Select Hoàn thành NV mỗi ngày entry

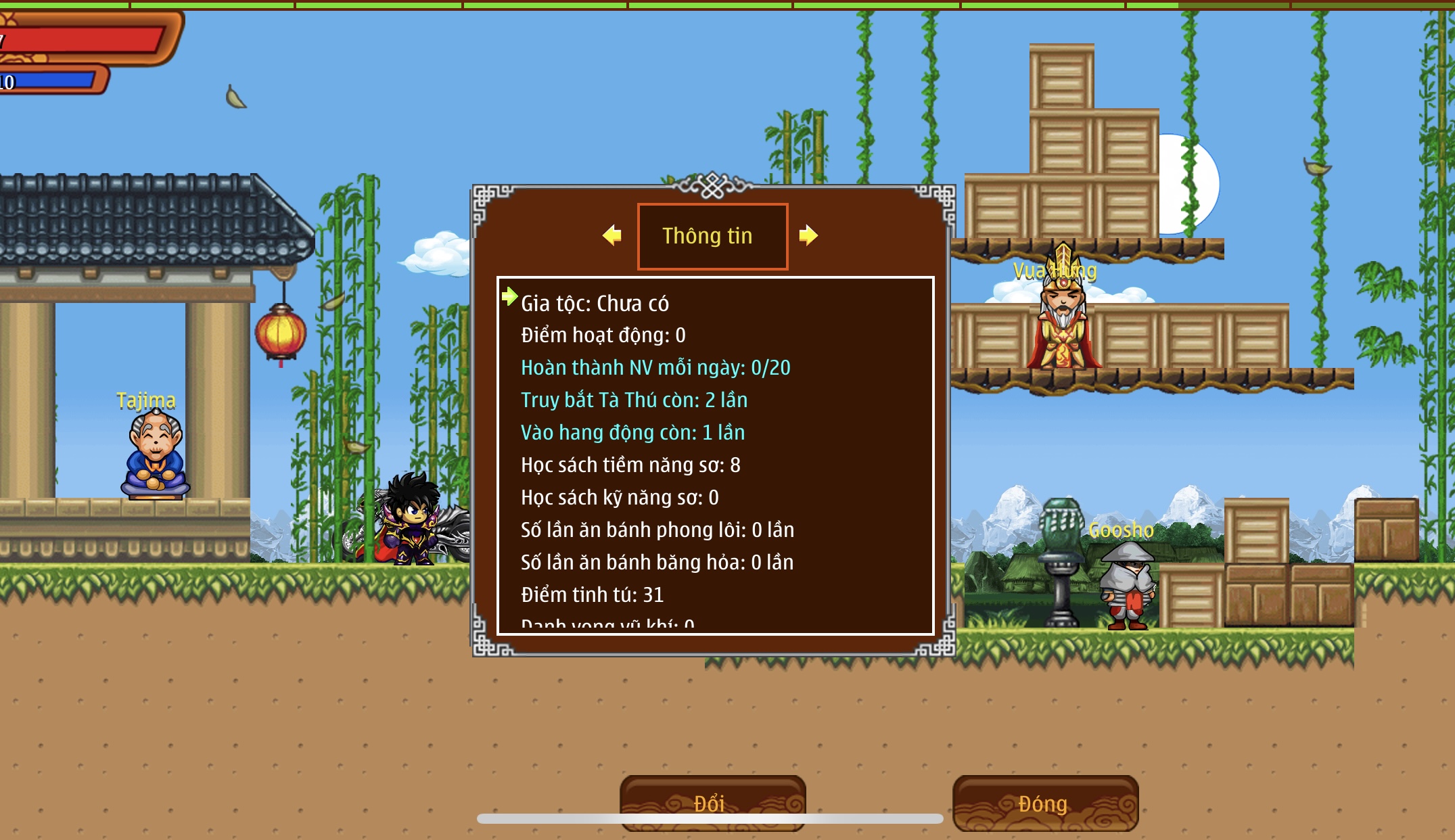(x=655, y=368)
